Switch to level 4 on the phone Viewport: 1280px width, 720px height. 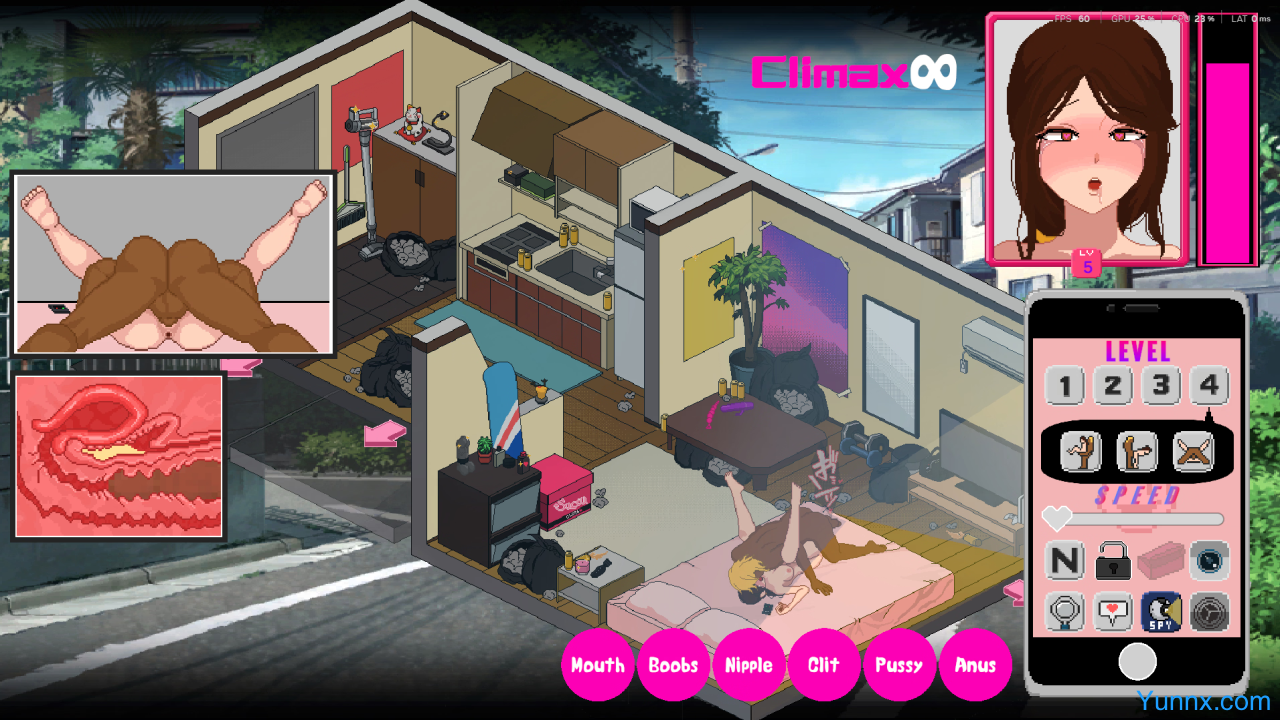click(x=1209, y=386)
